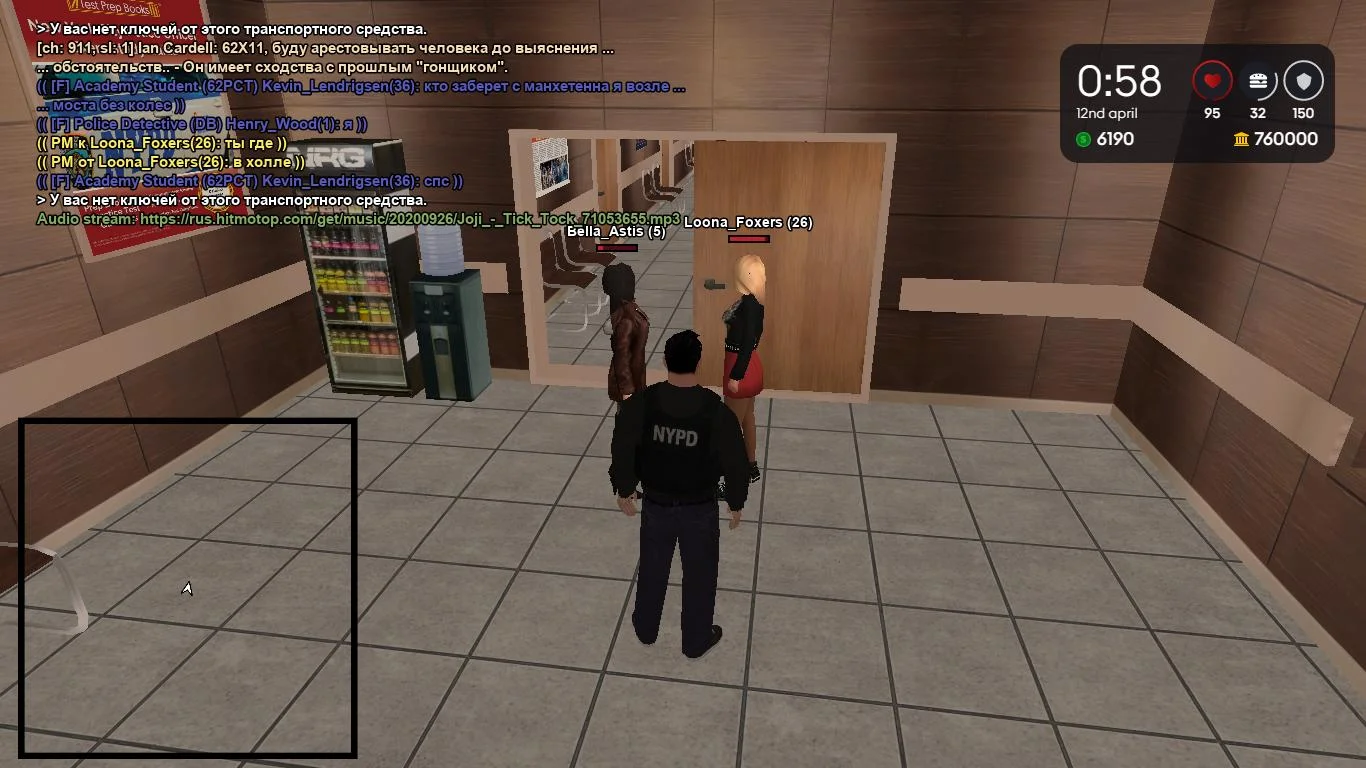
Task: Click inside the minimap box bottom left
Action: 186,588
